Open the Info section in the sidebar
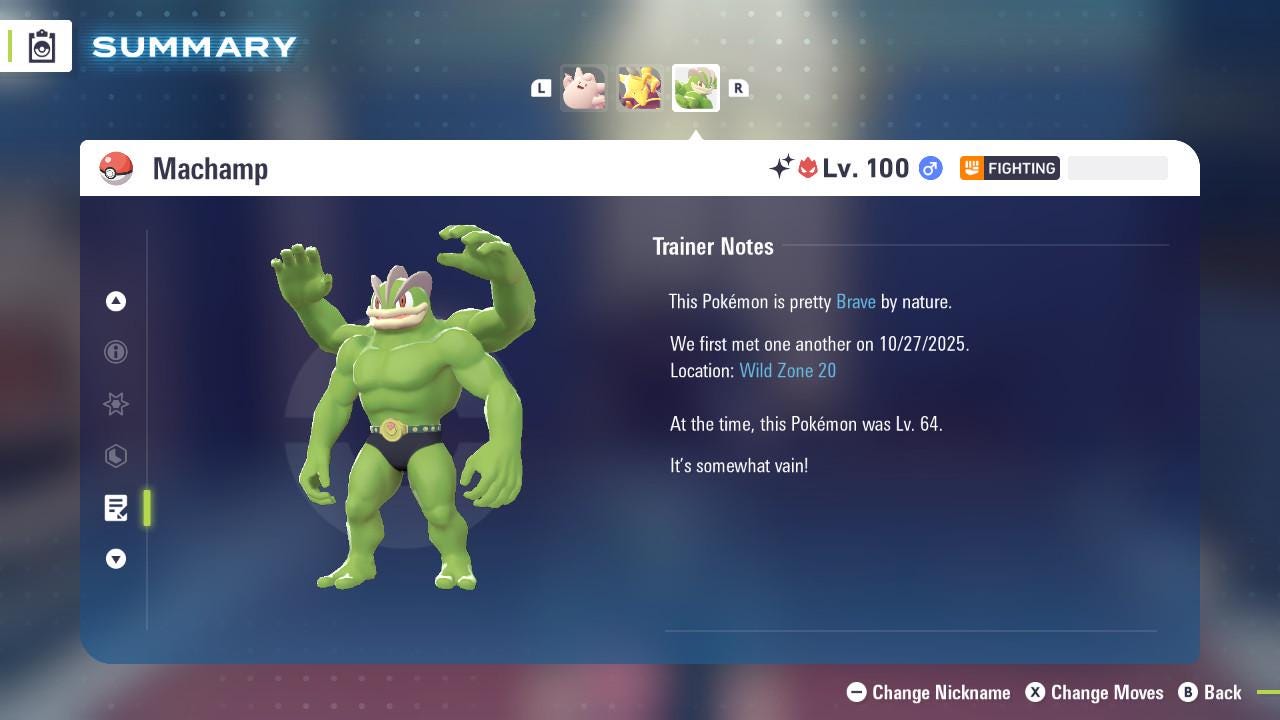This screenshot has height=720, width=1280. click(116, 352)
